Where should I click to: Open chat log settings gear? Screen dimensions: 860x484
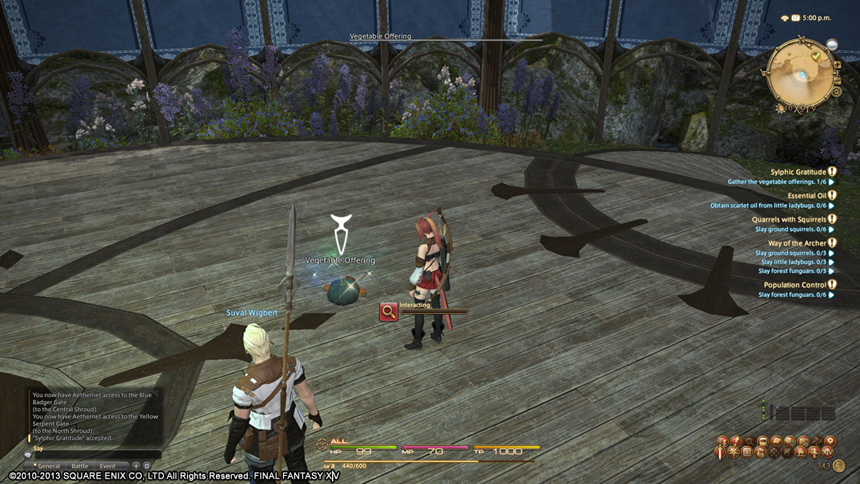click(146, 465)
